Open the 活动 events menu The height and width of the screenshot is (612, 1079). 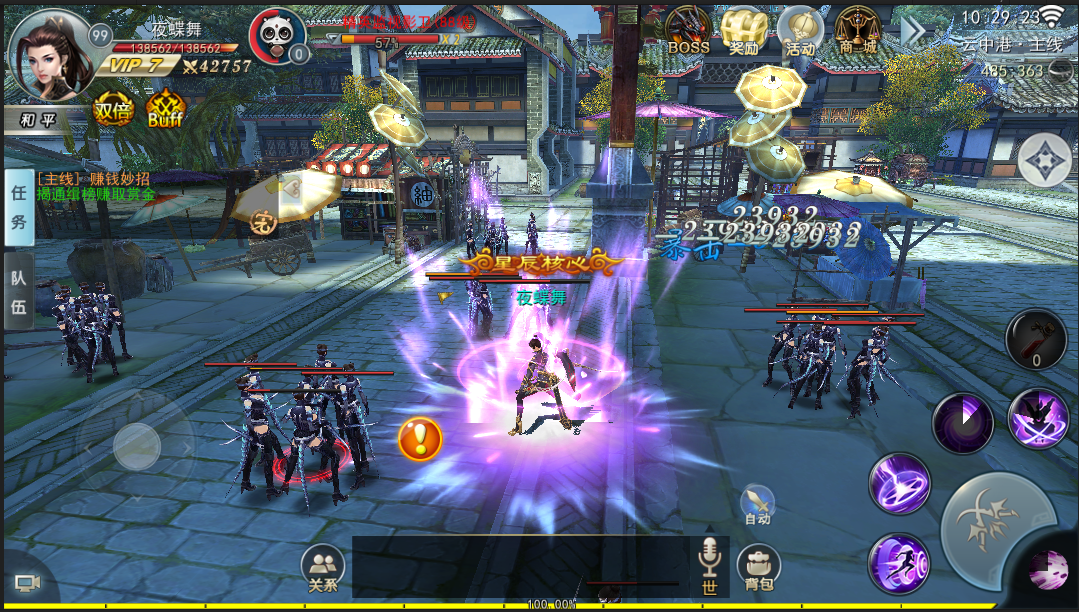(x=800, y=30)
